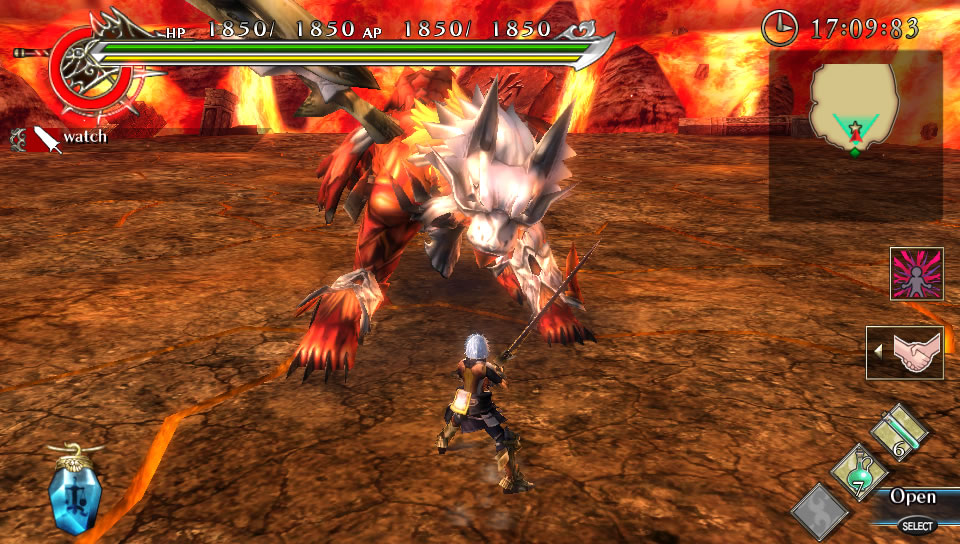Activate the pink burst figure icon
The width and height of the screenshot is (960, 544).
(916, 274)
